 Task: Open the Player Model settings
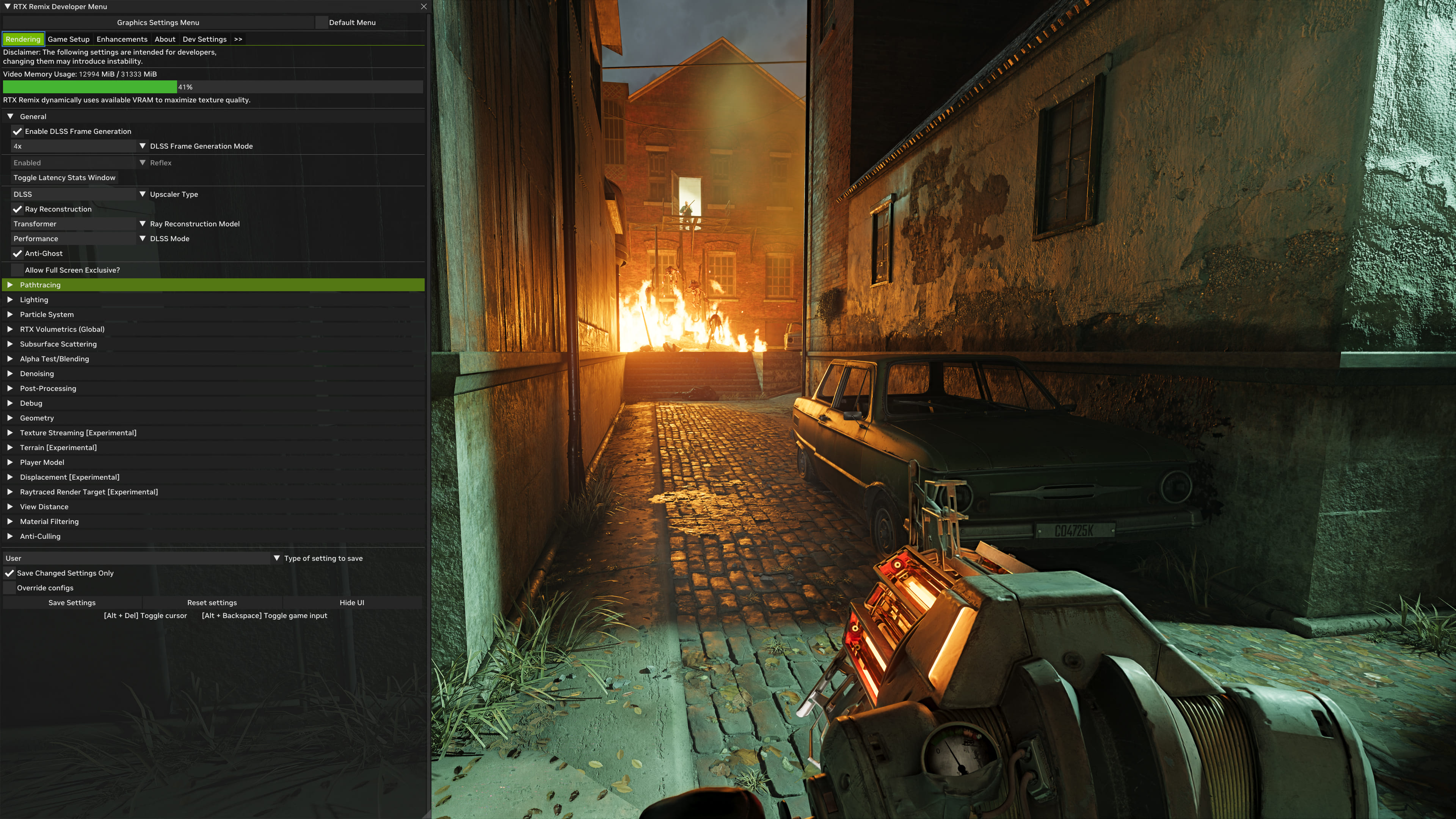(x=42, y=462)
